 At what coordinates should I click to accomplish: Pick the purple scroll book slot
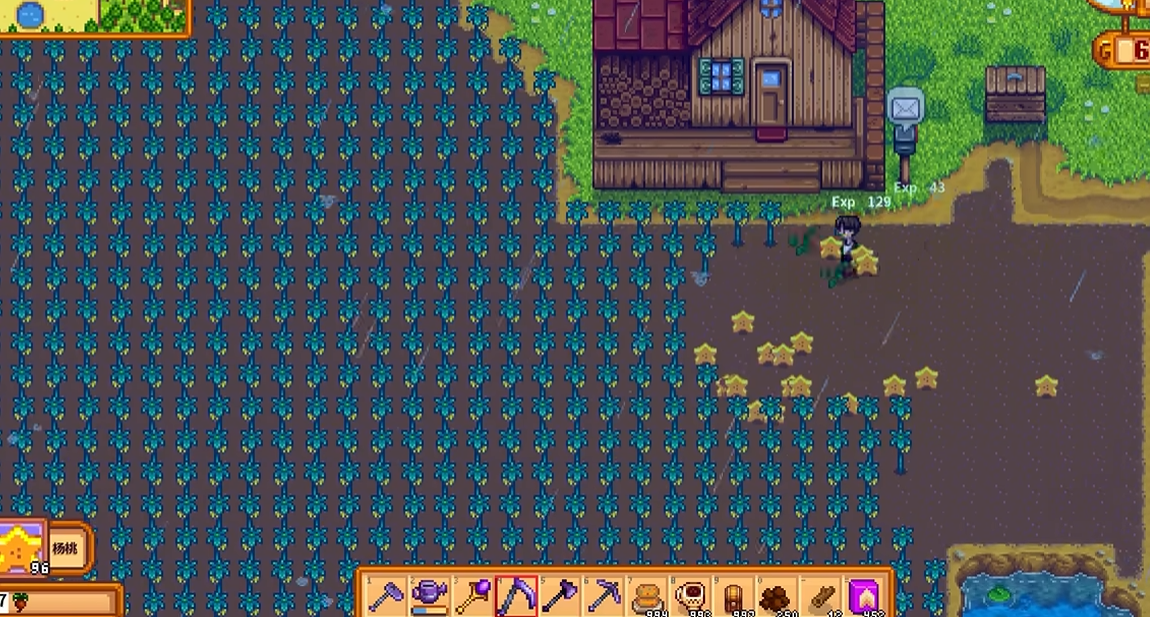pyautogui.click(x=864, y=596)
